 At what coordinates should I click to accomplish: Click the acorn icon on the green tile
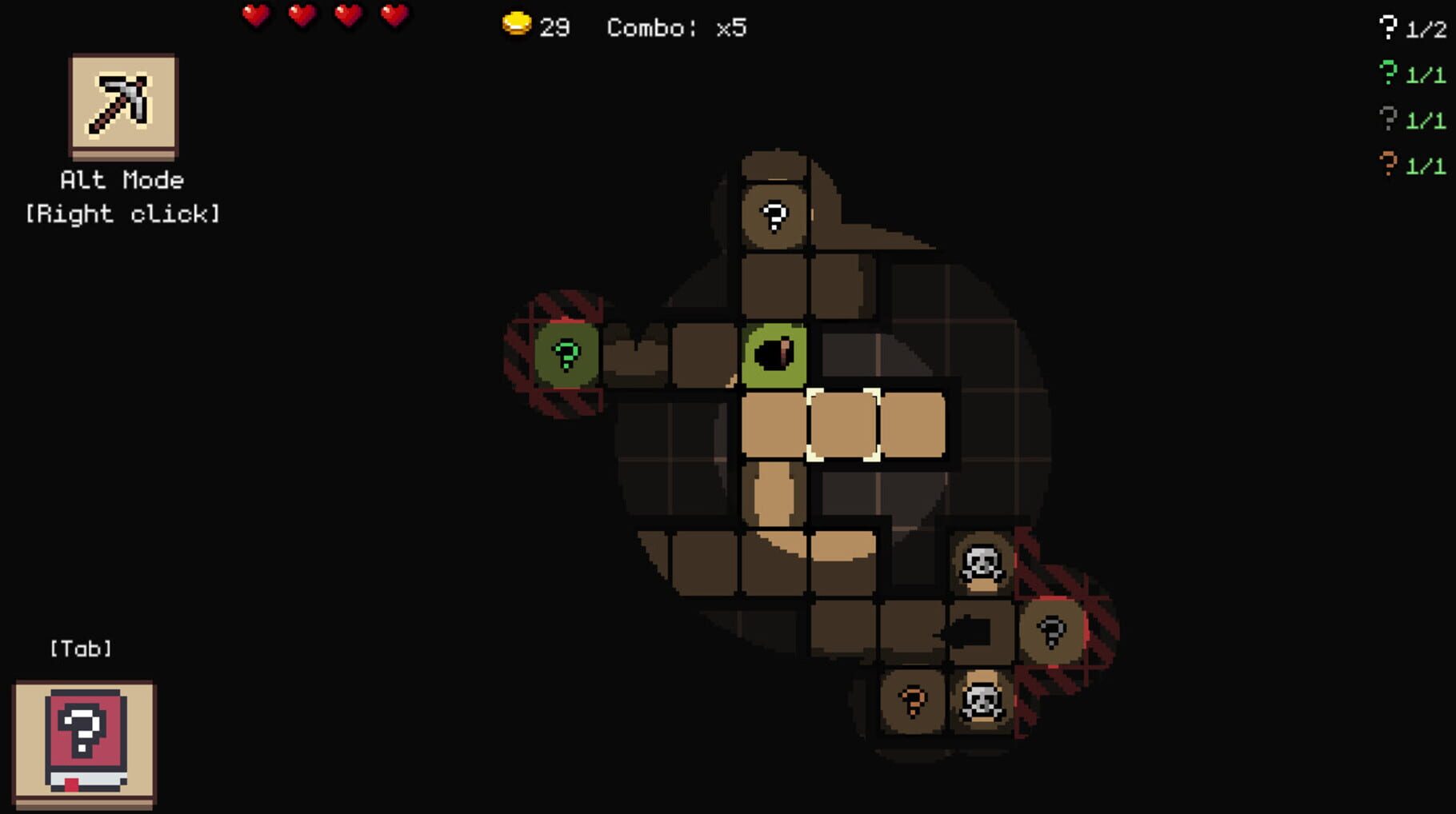[774, 352]
